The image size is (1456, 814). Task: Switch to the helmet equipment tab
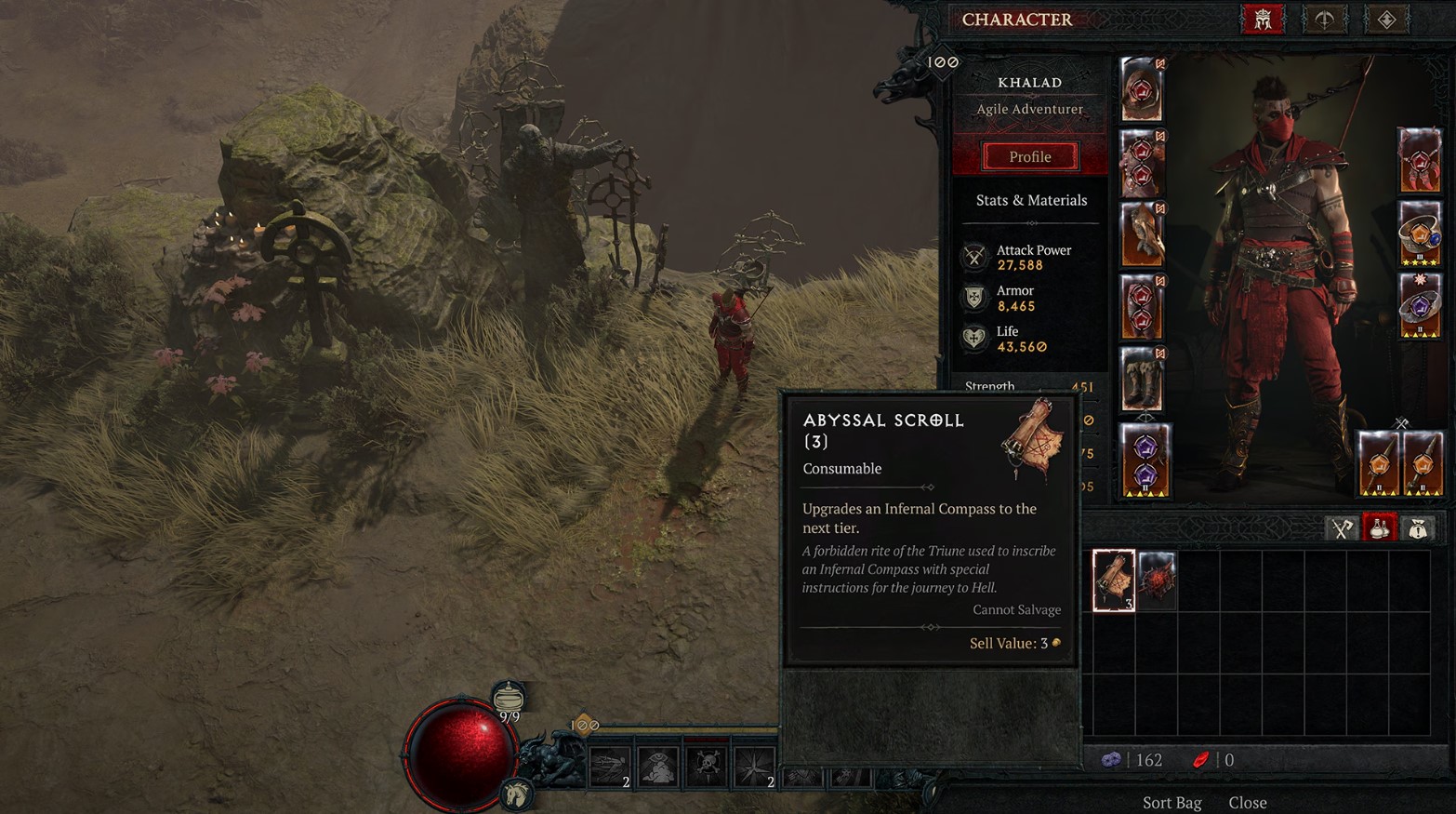pos(1262,20)
